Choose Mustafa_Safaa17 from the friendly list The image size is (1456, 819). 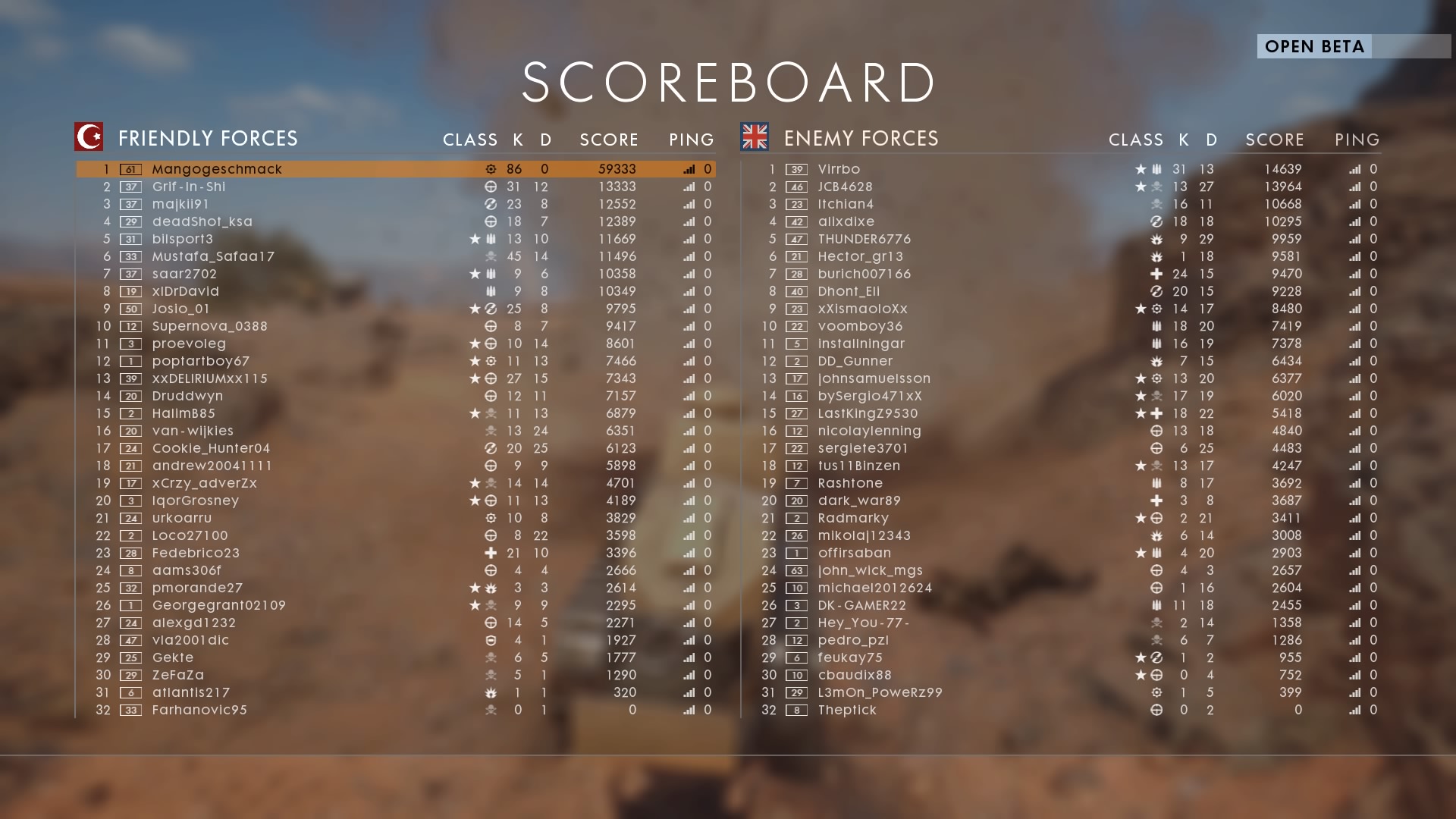(213, 256)
